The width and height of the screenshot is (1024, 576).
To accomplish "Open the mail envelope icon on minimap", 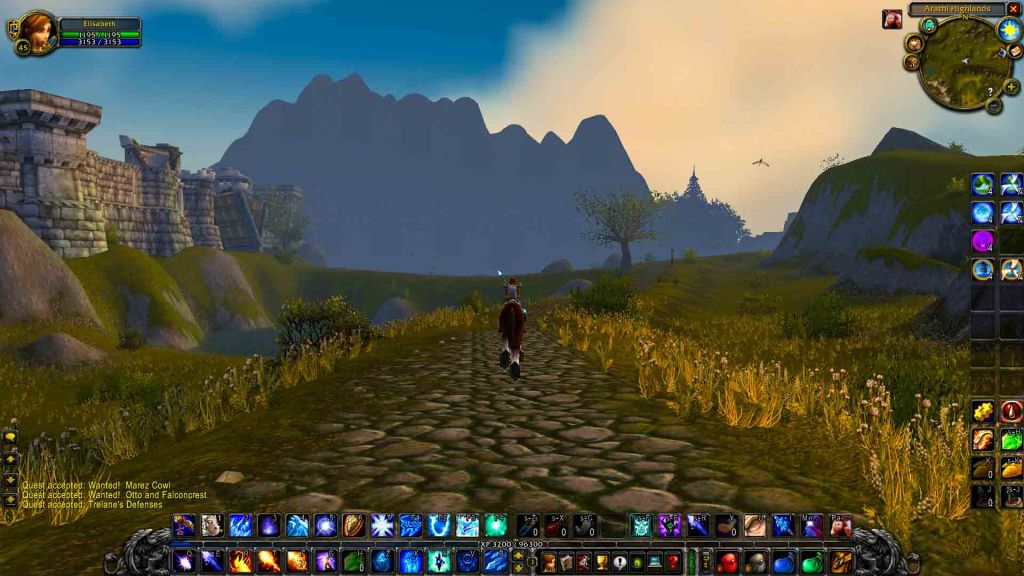I will click(1015, 50).
